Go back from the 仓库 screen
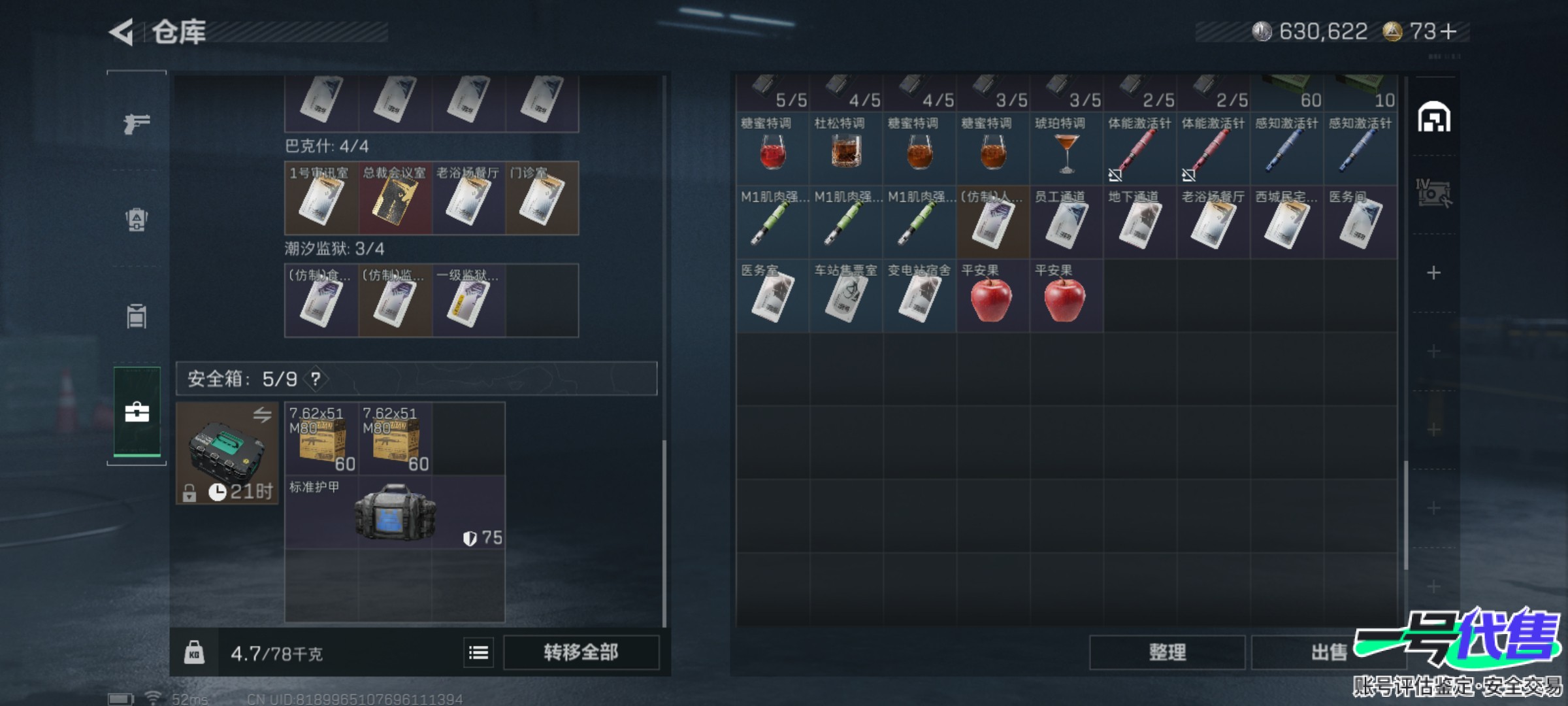 point(122,31)
